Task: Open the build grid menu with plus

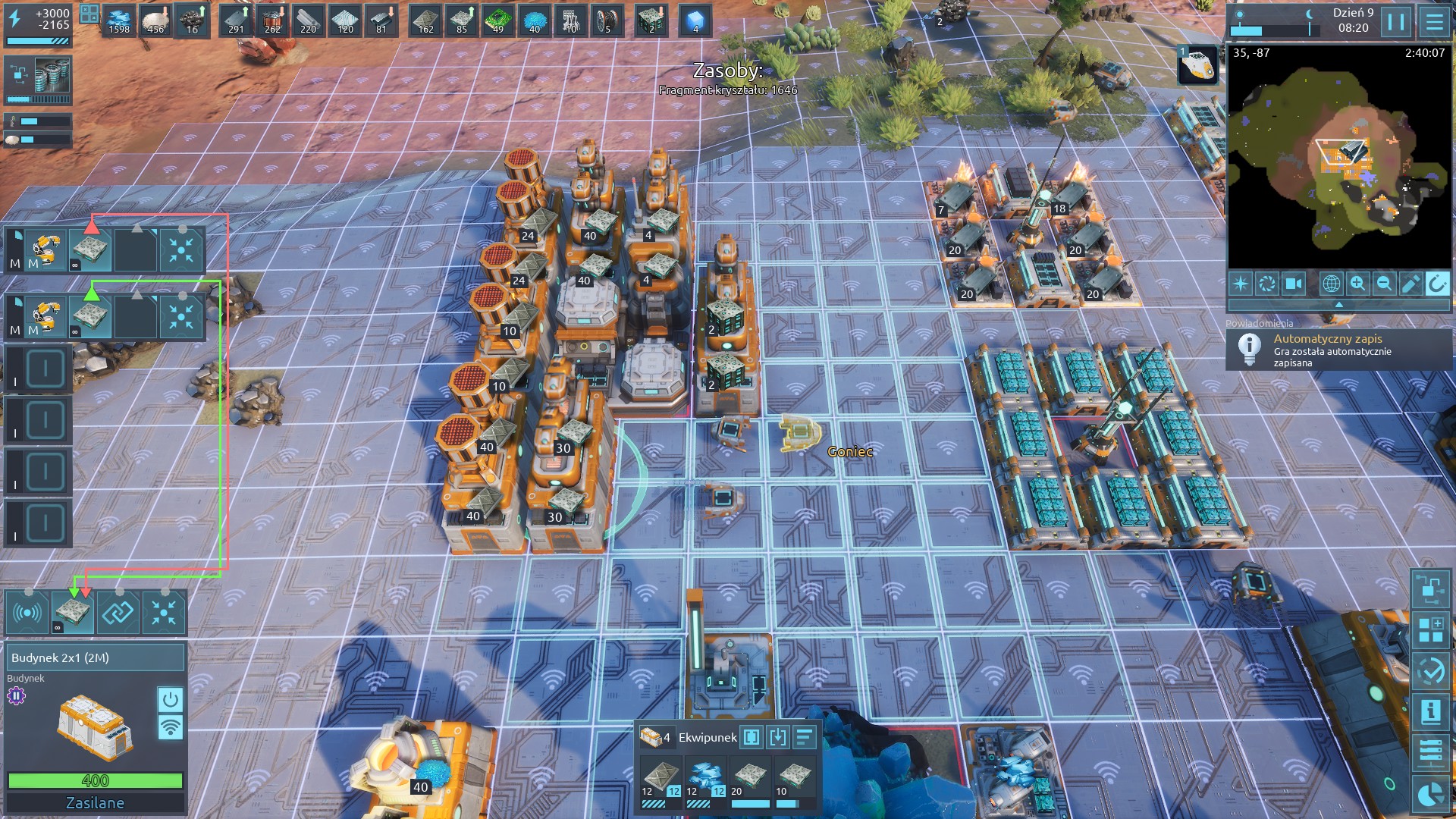Action: 1430,630
